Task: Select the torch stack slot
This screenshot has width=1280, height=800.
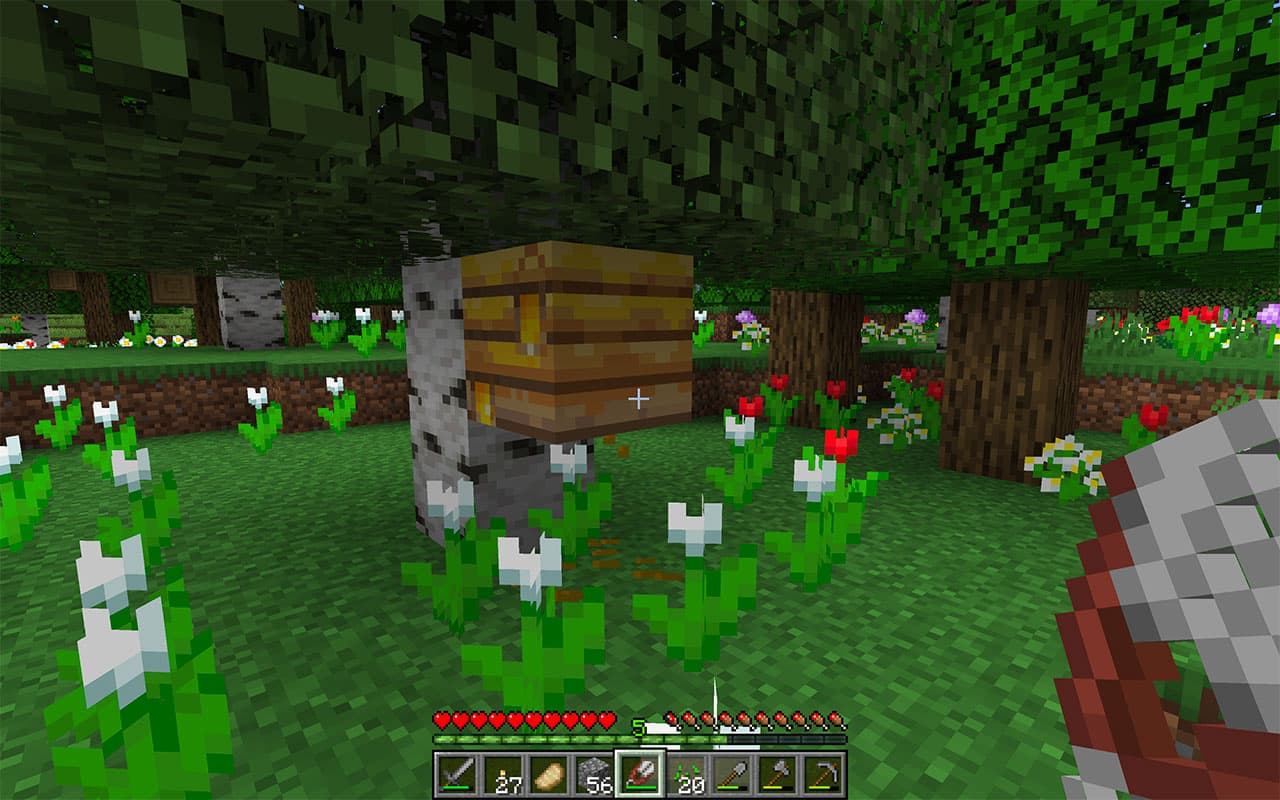Action: [502, 775]
